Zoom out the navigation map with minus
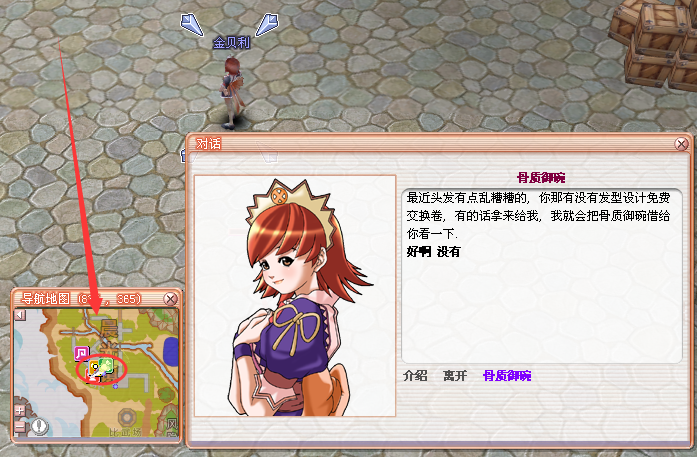The height and width of the screenshot is (457, 697). 19,427
